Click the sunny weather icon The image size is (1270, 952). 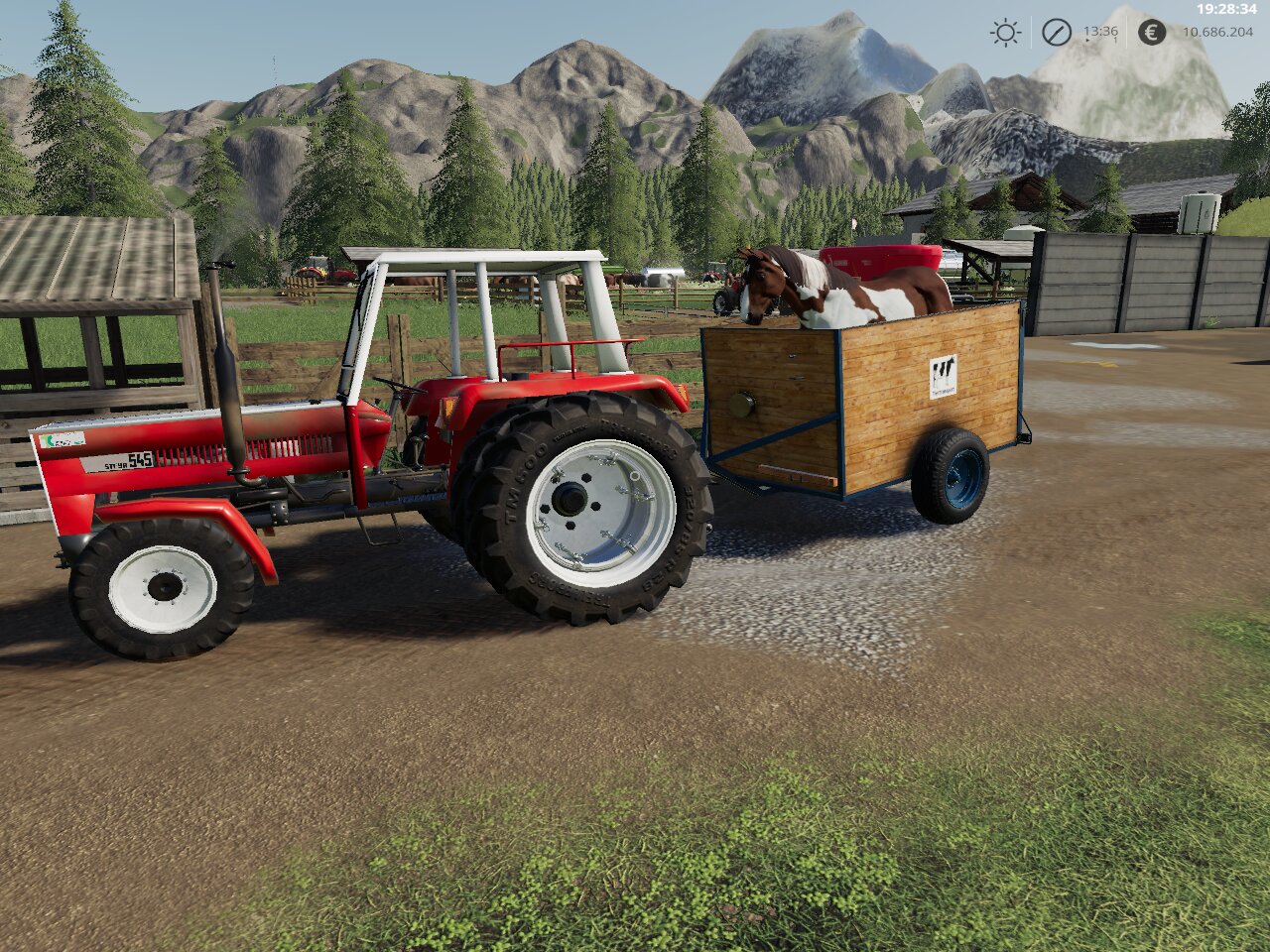[x=1005, y=33]
